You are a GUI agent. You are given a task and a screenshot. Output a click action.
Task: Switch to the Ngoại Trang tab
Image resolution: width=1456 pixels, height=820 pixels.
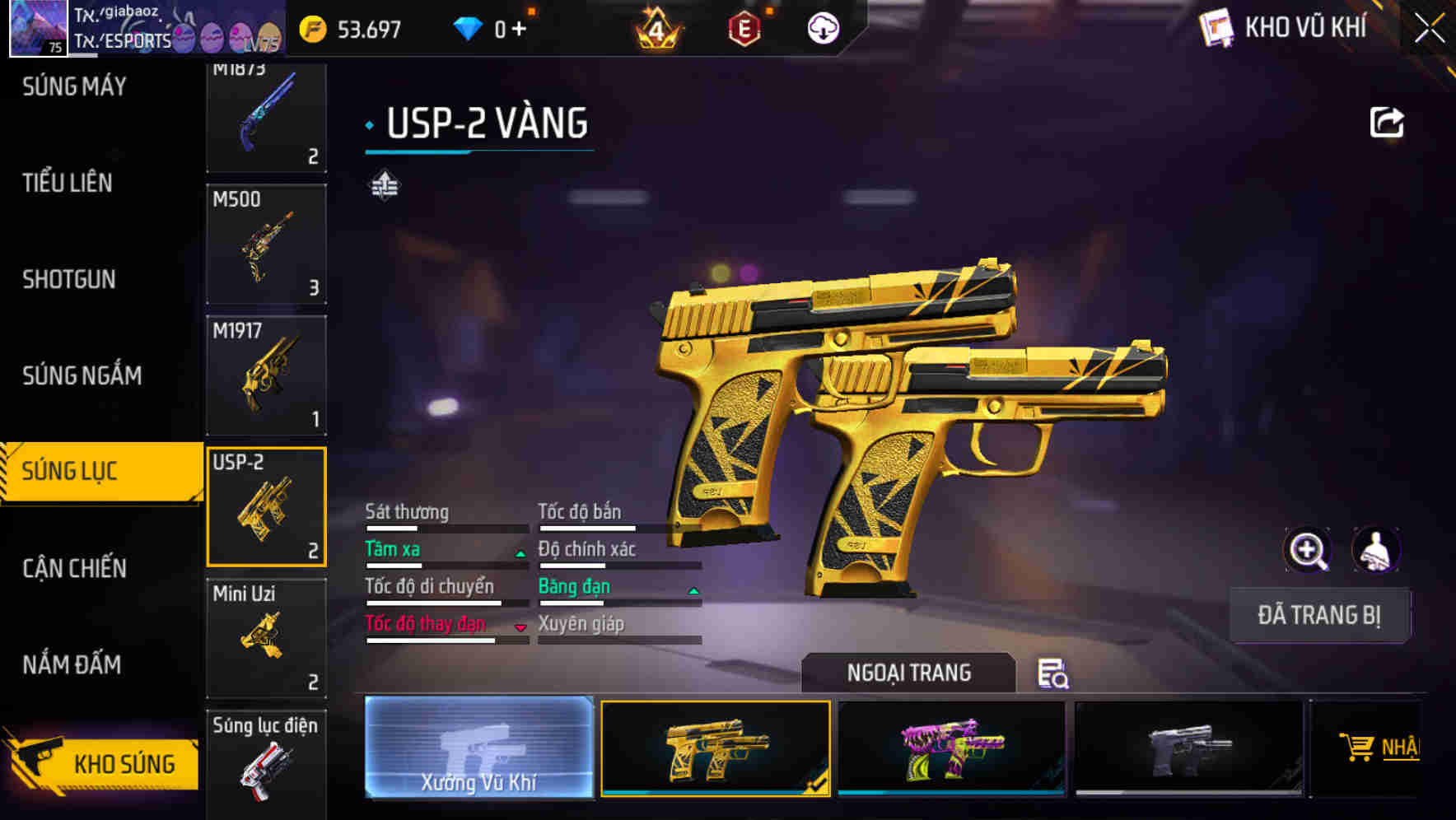[908, 673]
